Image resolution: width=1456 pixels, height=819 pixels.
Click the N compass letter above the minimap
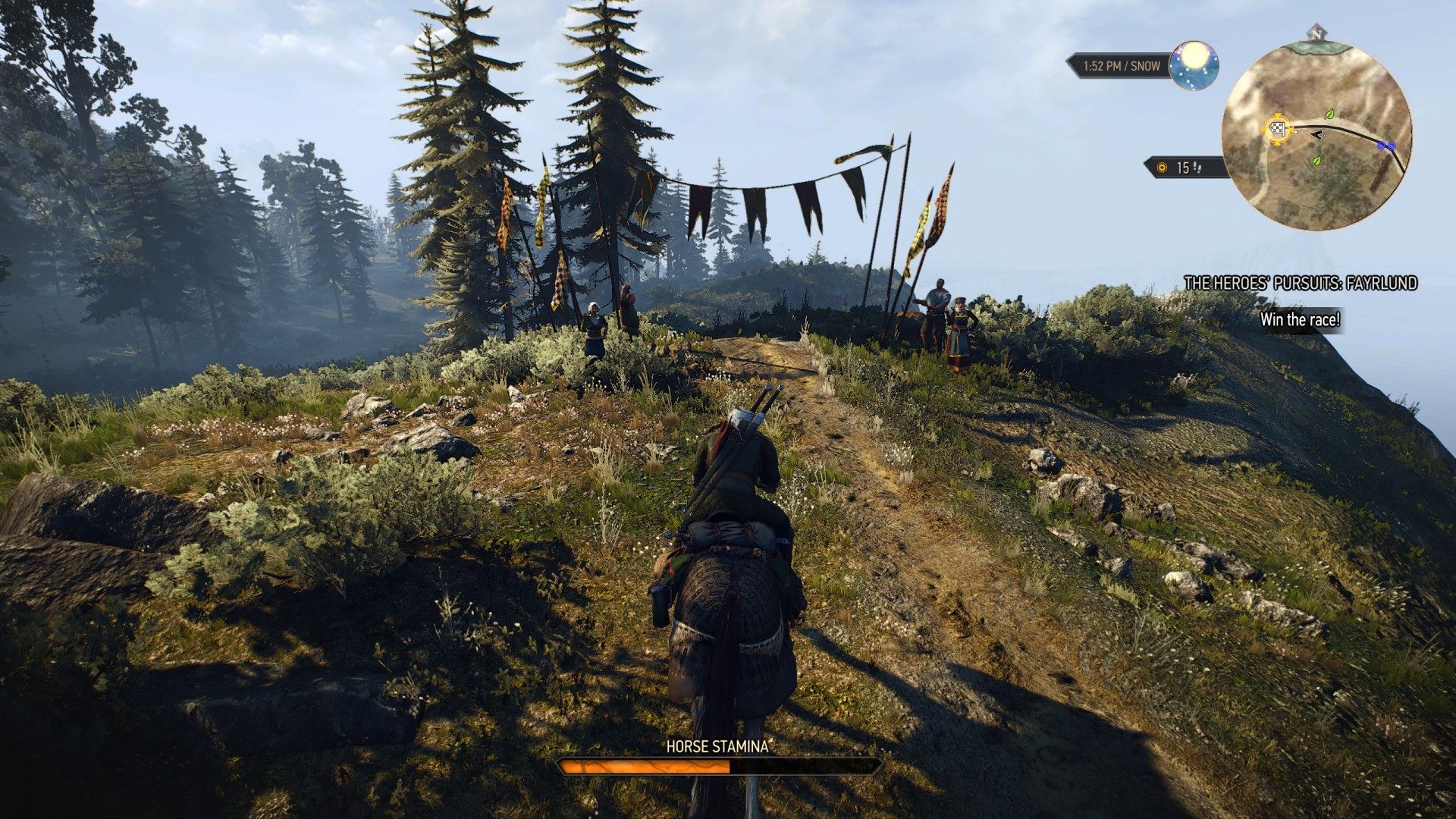pyautogui.click(x=1316, y=36)
